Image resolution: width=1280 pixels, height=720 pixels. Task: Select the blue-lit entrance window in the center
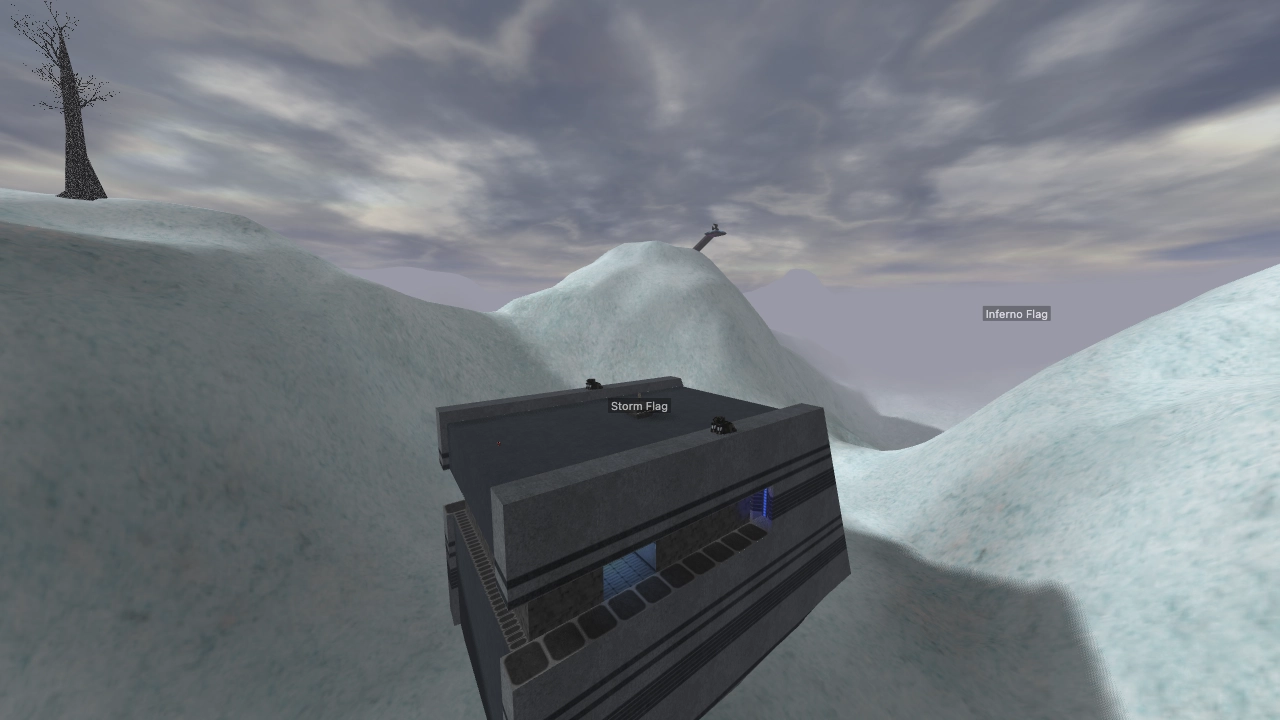[625, 575]
